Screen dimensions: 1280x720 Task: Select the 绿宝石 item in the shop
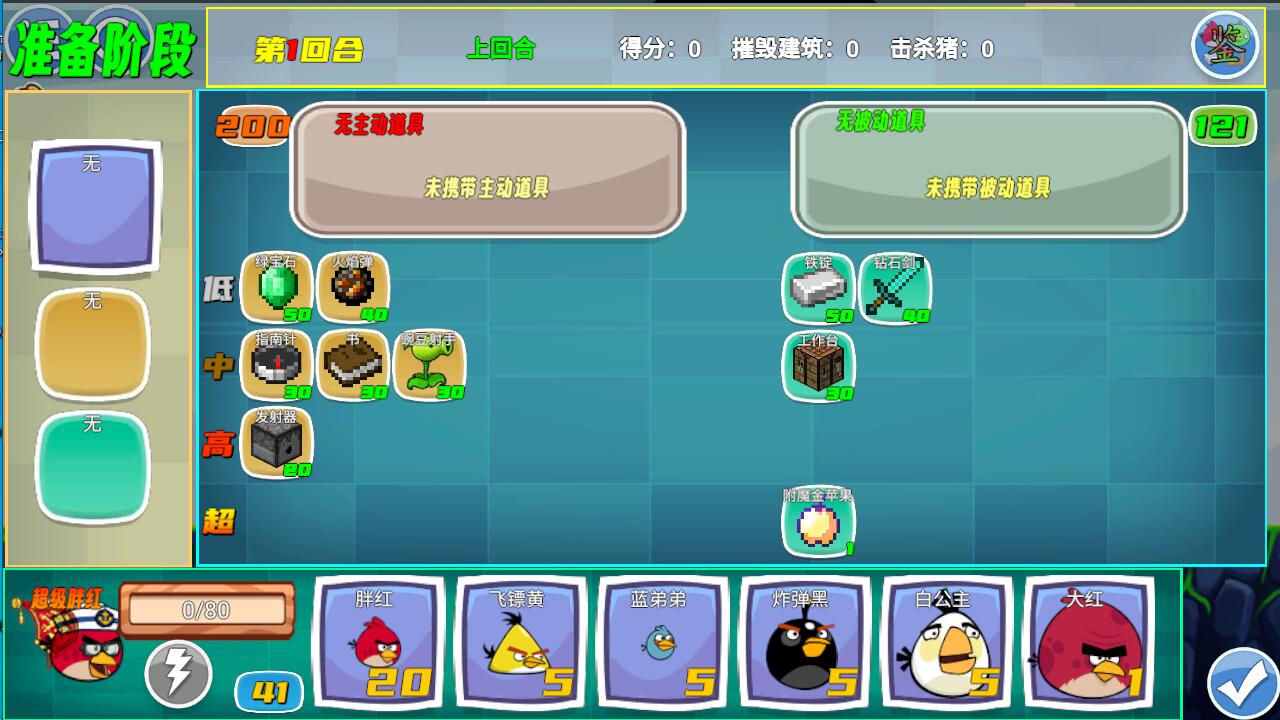[x=275, y=288]
